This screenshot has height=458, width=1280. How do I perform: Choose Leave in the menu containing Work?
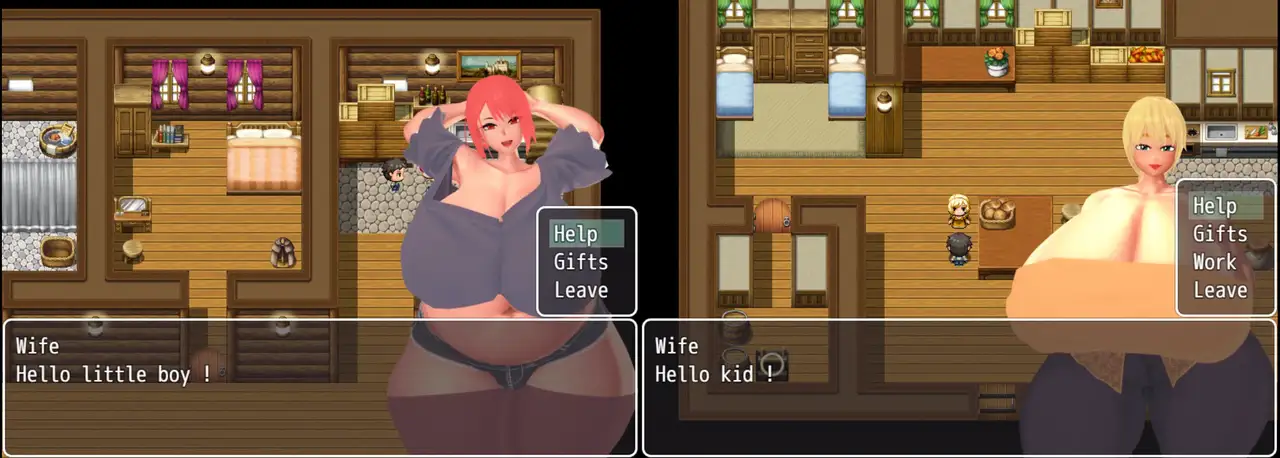[x=1219, y=290]
